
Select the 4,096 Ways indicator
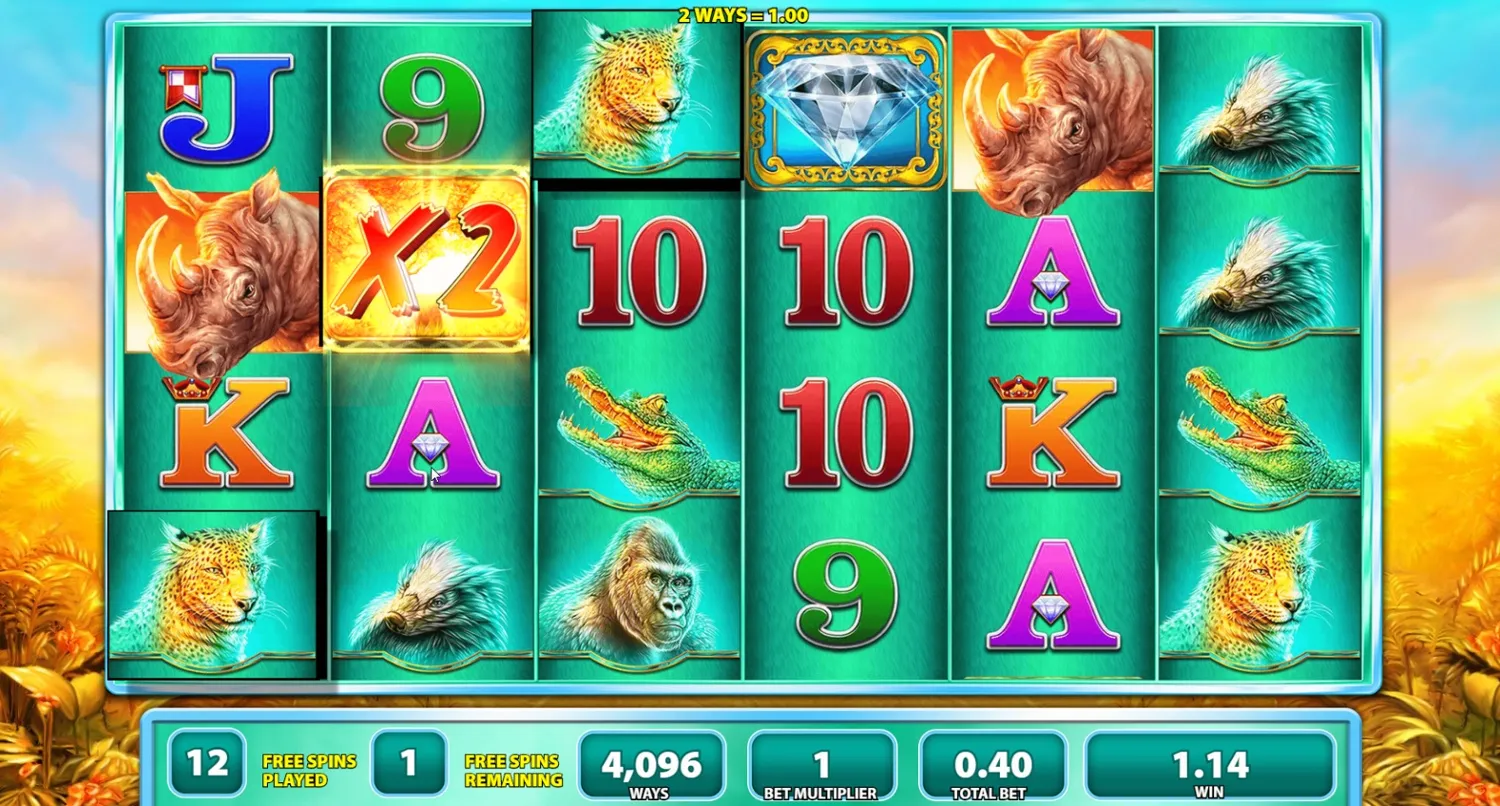coord(650,765)
